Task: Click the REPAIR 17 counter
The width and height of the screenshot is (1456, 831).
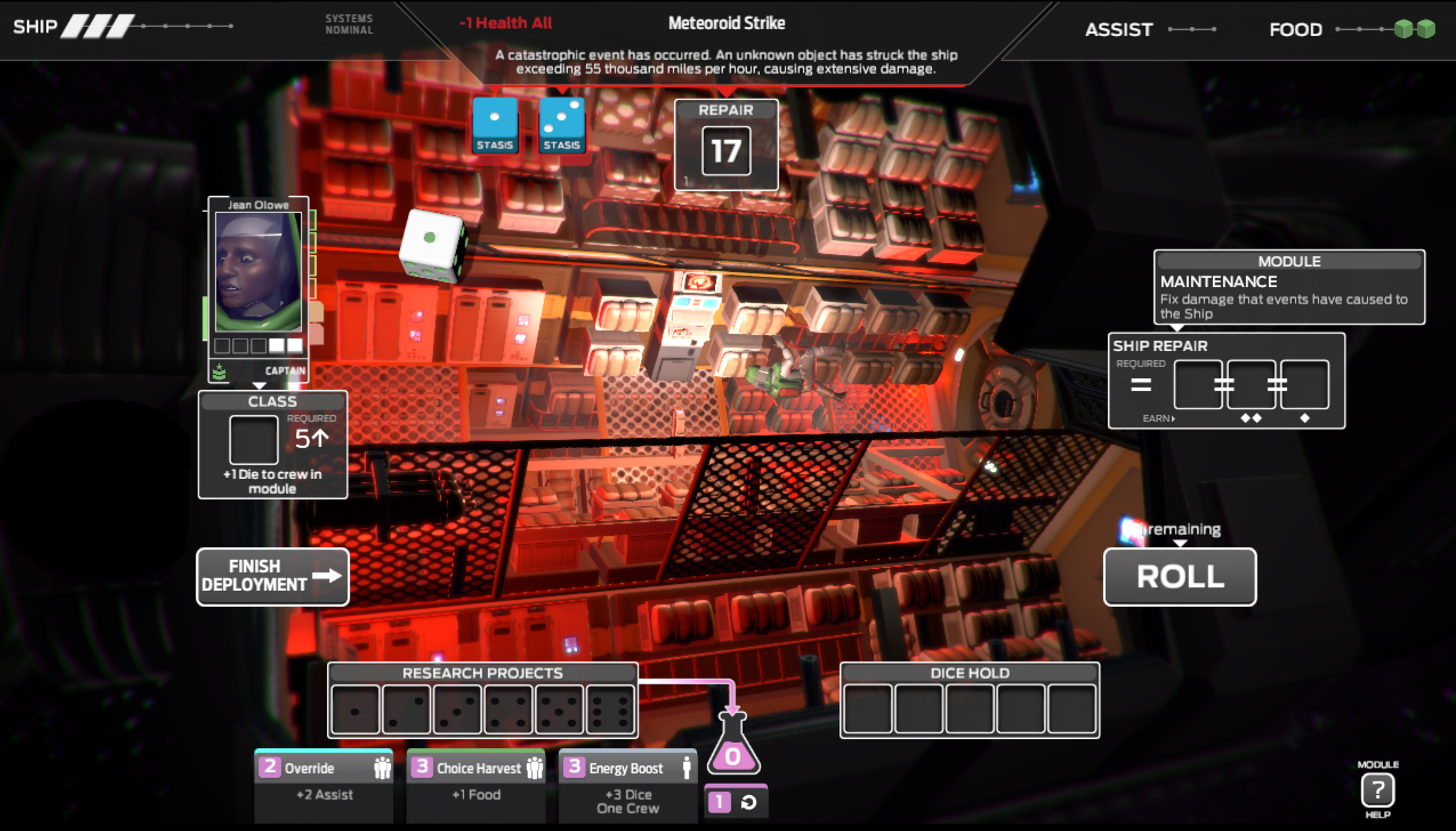Action: pos(725,150)
